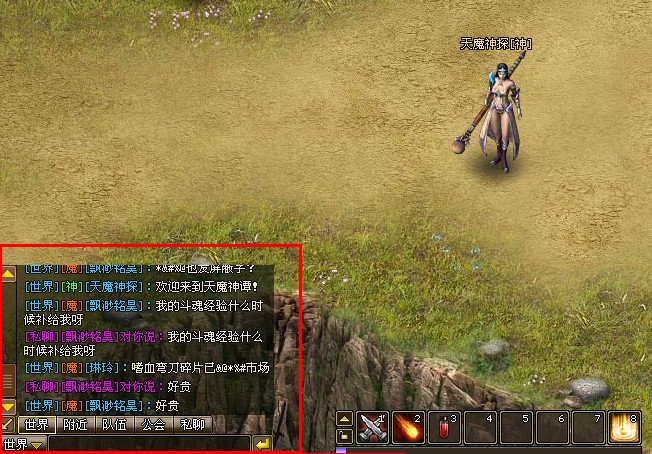The width and height of the screenshot is (652, 454).
Task: Activate the crossed swords skill in slot 1
Action: point(373,427)
